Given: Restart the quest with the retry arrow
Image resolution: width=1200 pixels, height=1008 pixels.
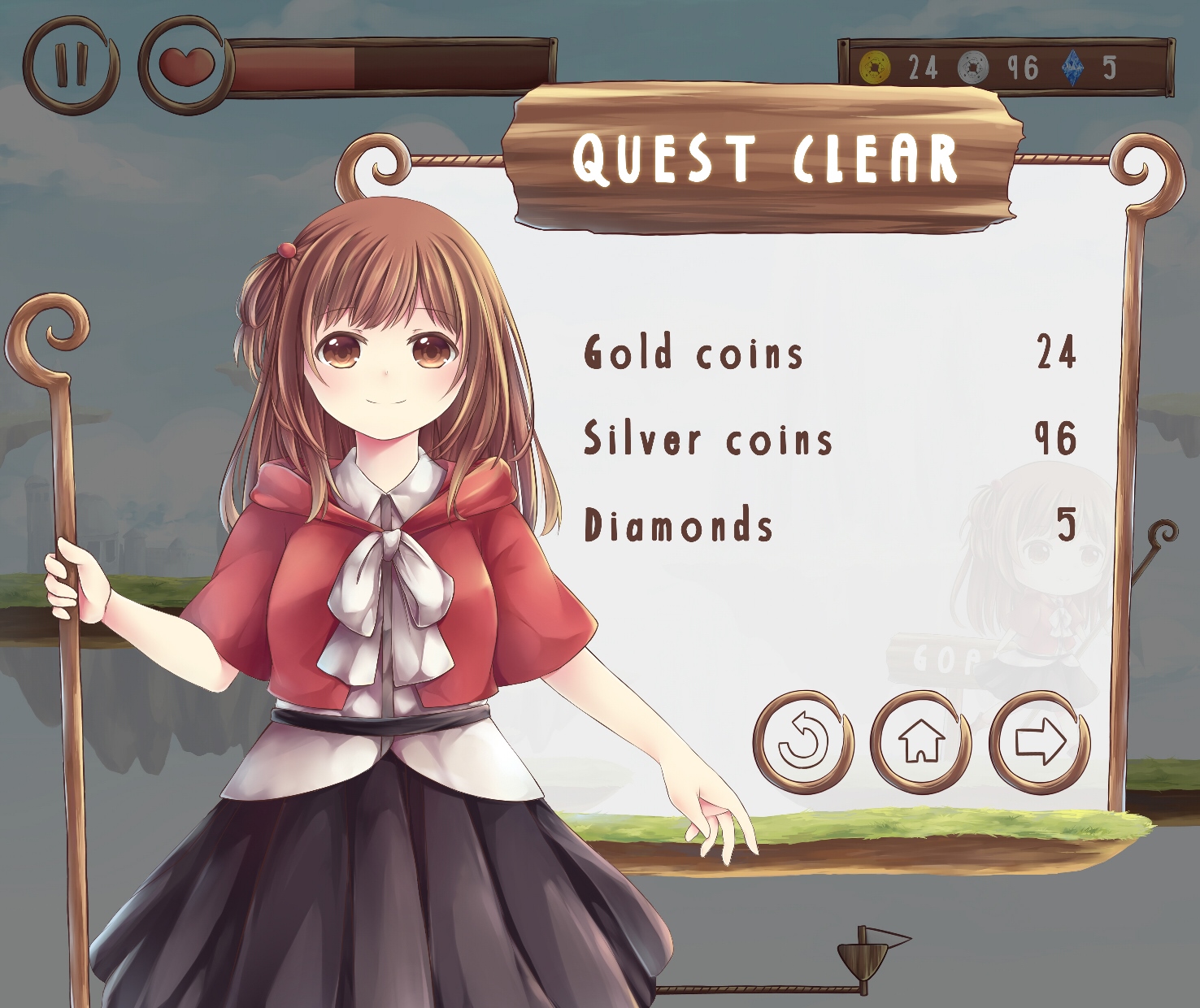Looking at the screenshot, I should point(803,742).
